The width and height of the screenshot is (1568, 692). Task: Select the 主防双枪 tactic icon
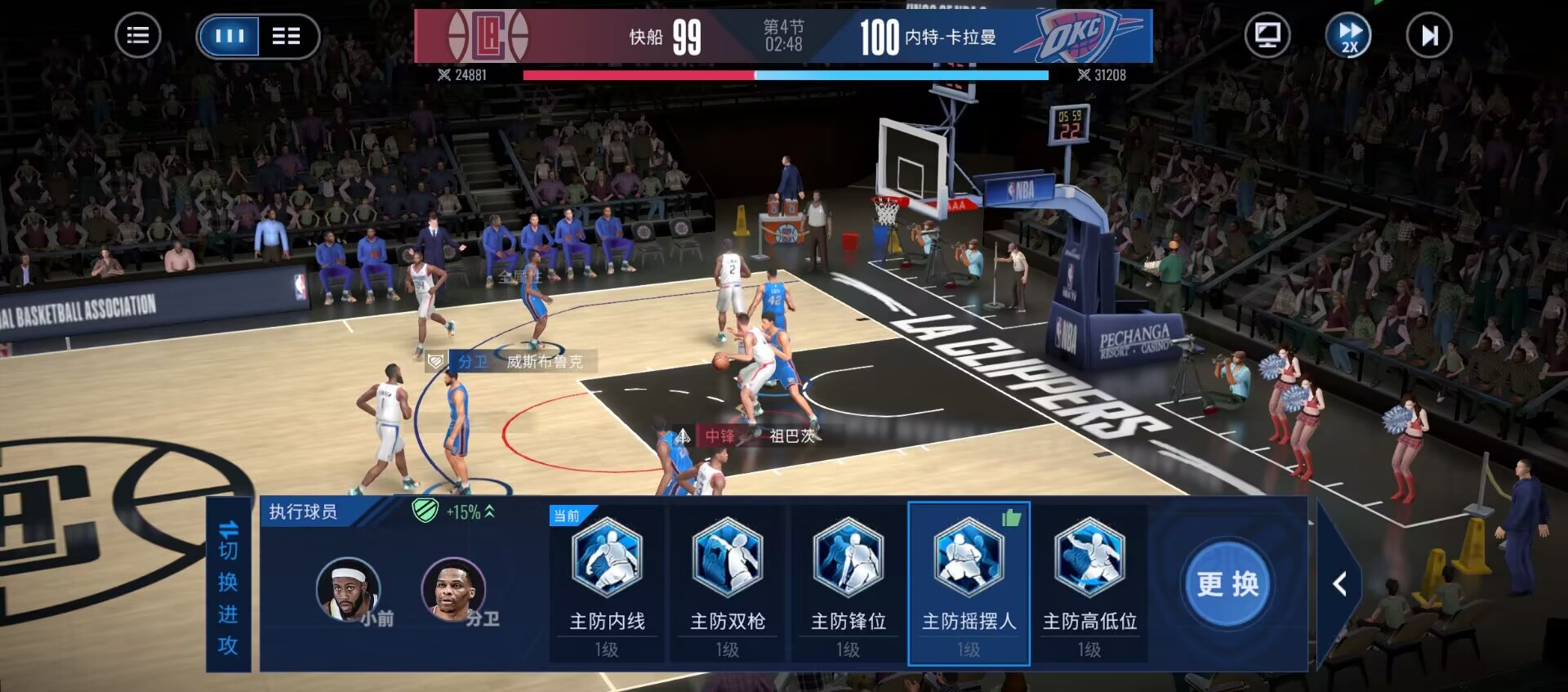(726, 557)
